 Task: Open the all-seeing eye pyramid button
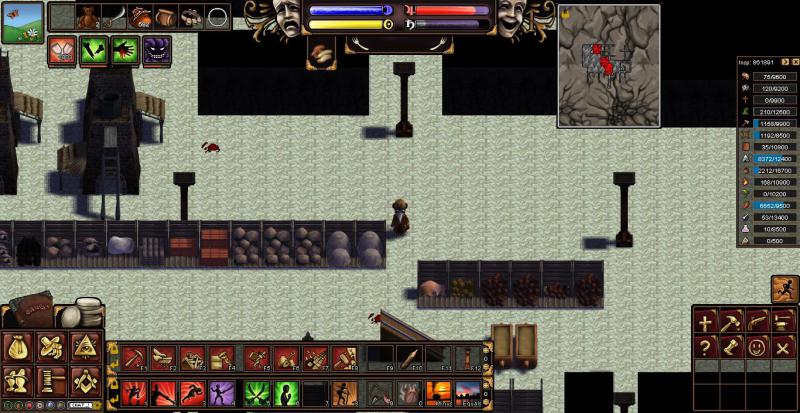pos(84,347)
